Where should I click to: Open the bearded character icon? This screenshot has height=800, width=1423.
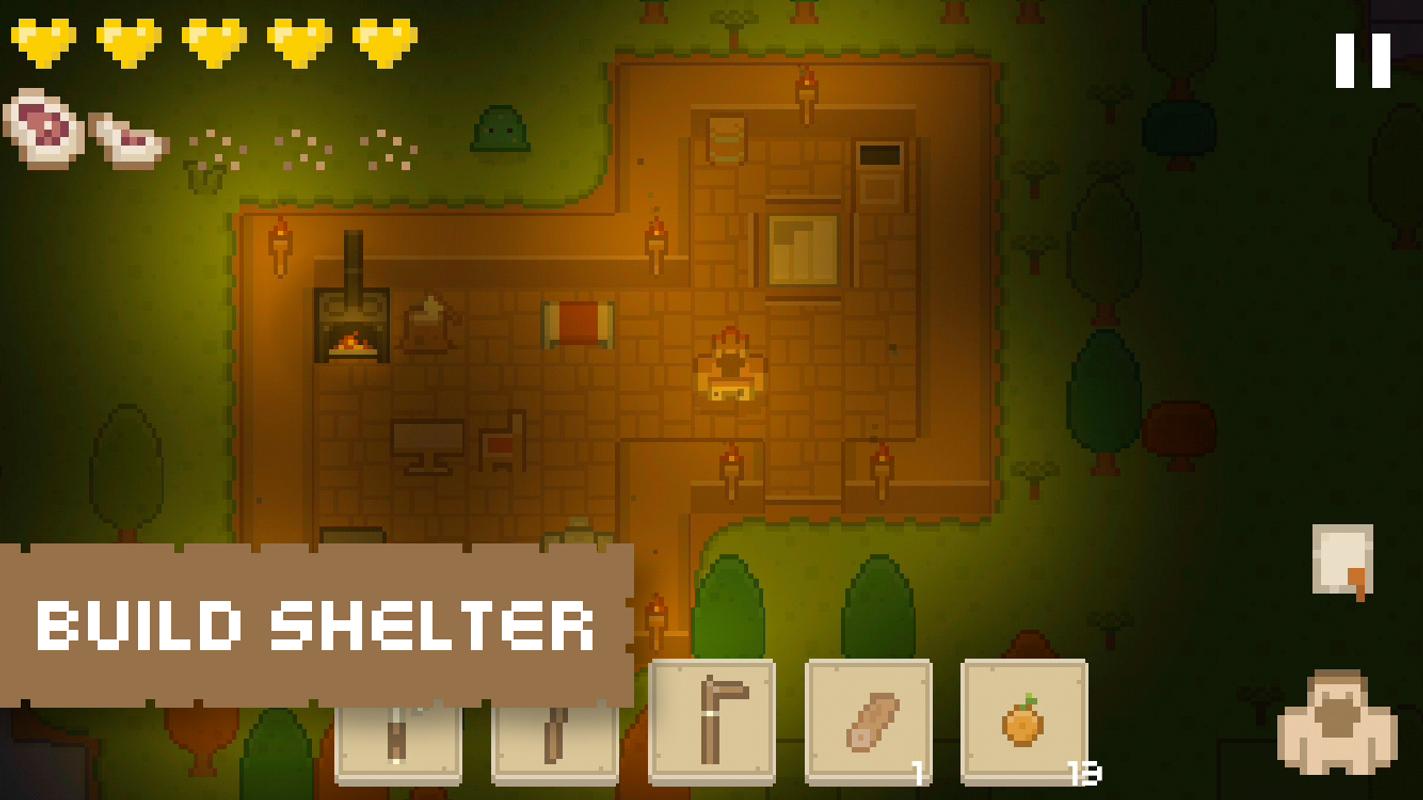point(1337,723)
